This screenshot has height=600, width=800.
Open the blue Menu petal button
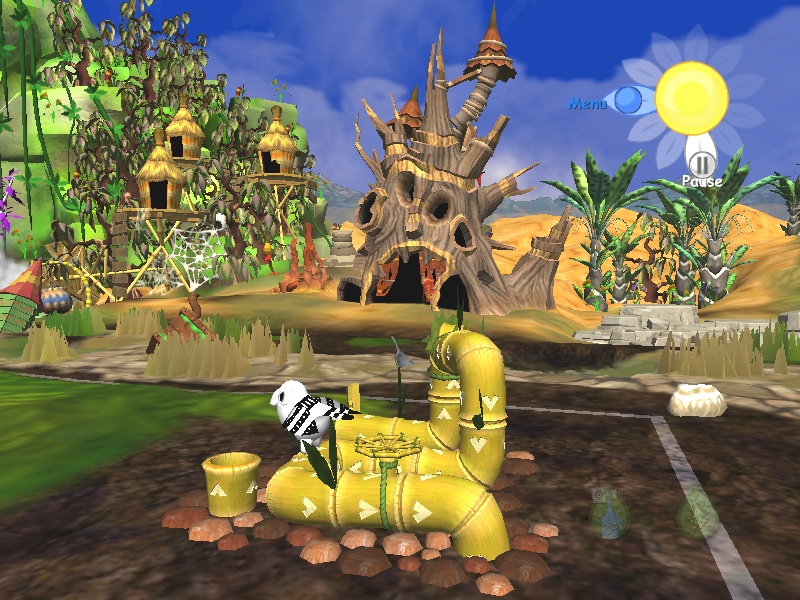pyautogui.click(x=628, y=100)
